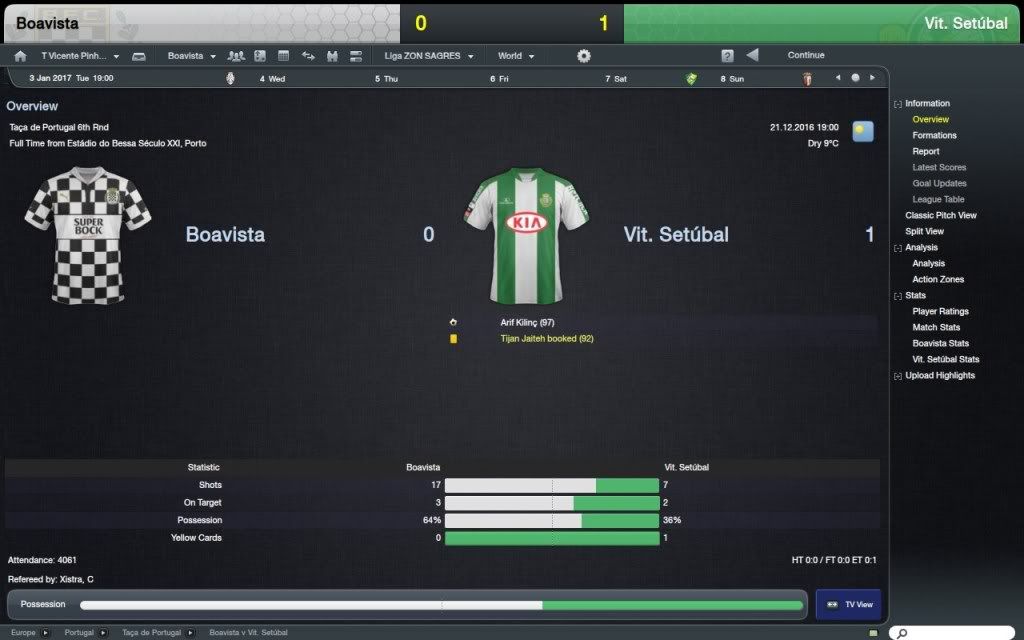
Task: Open the World menu
Action: pos(516,56)
